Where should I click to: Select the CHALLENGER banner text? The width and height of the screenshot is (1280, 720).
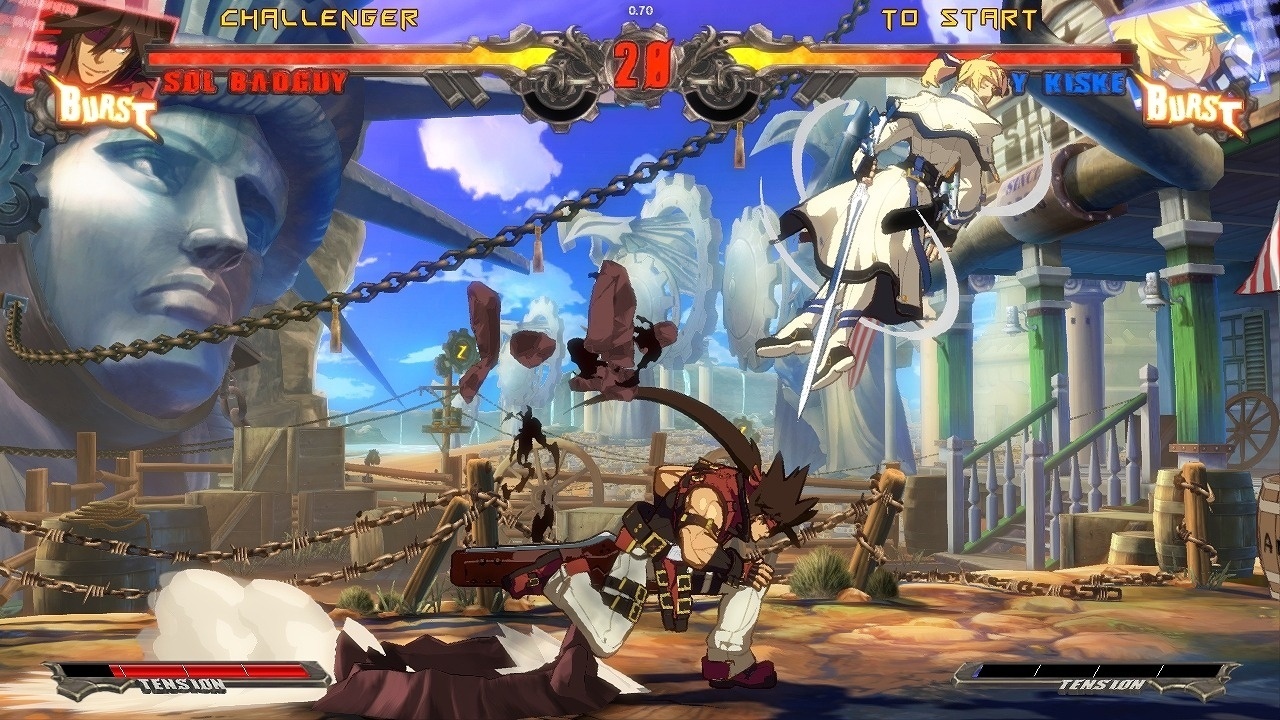point(318,16)
